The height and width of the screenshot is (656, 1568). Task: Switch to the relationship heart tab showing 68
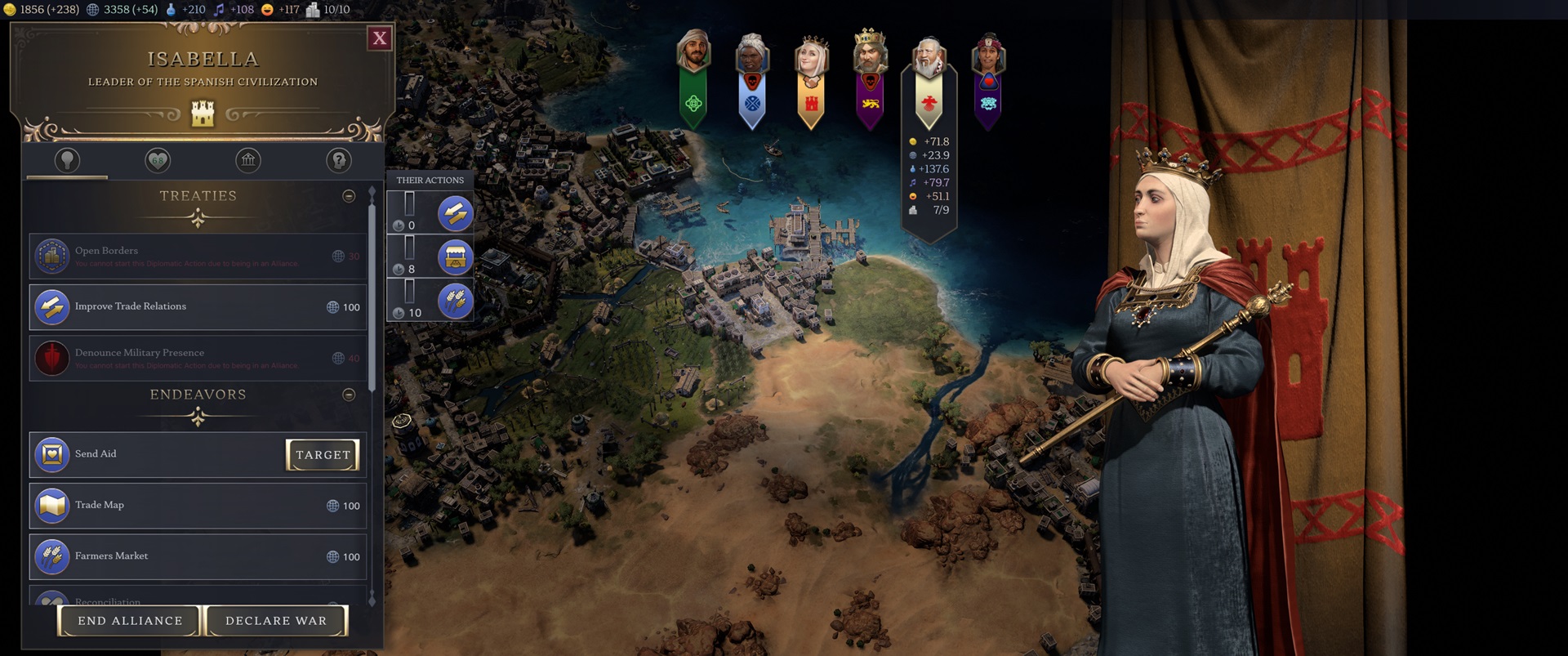(x=157, y=161)
